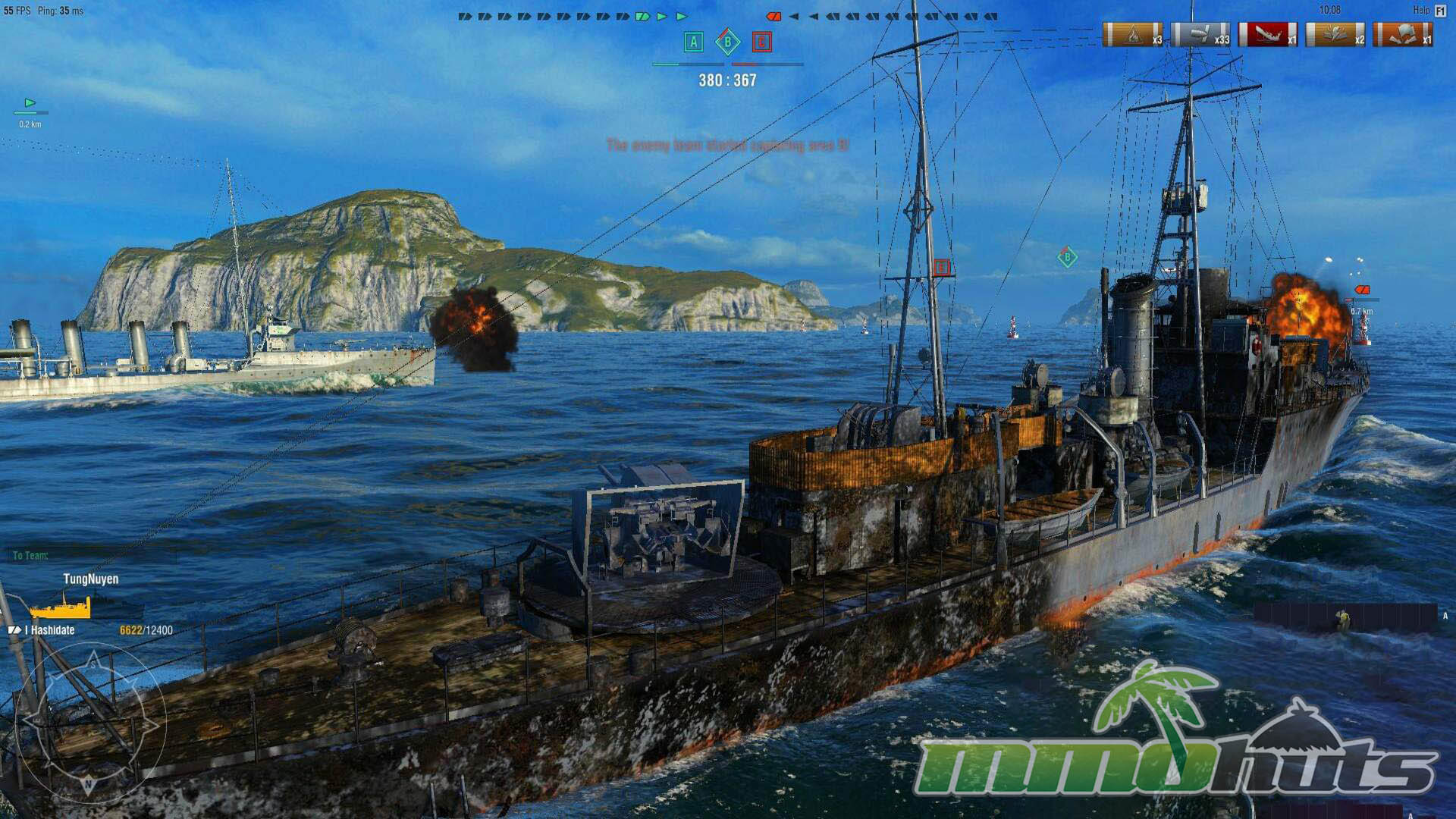Click the red enemy ship icon in roster
Image resolution: width=1456 pixels, height=819 pixels.
[773, 16]
